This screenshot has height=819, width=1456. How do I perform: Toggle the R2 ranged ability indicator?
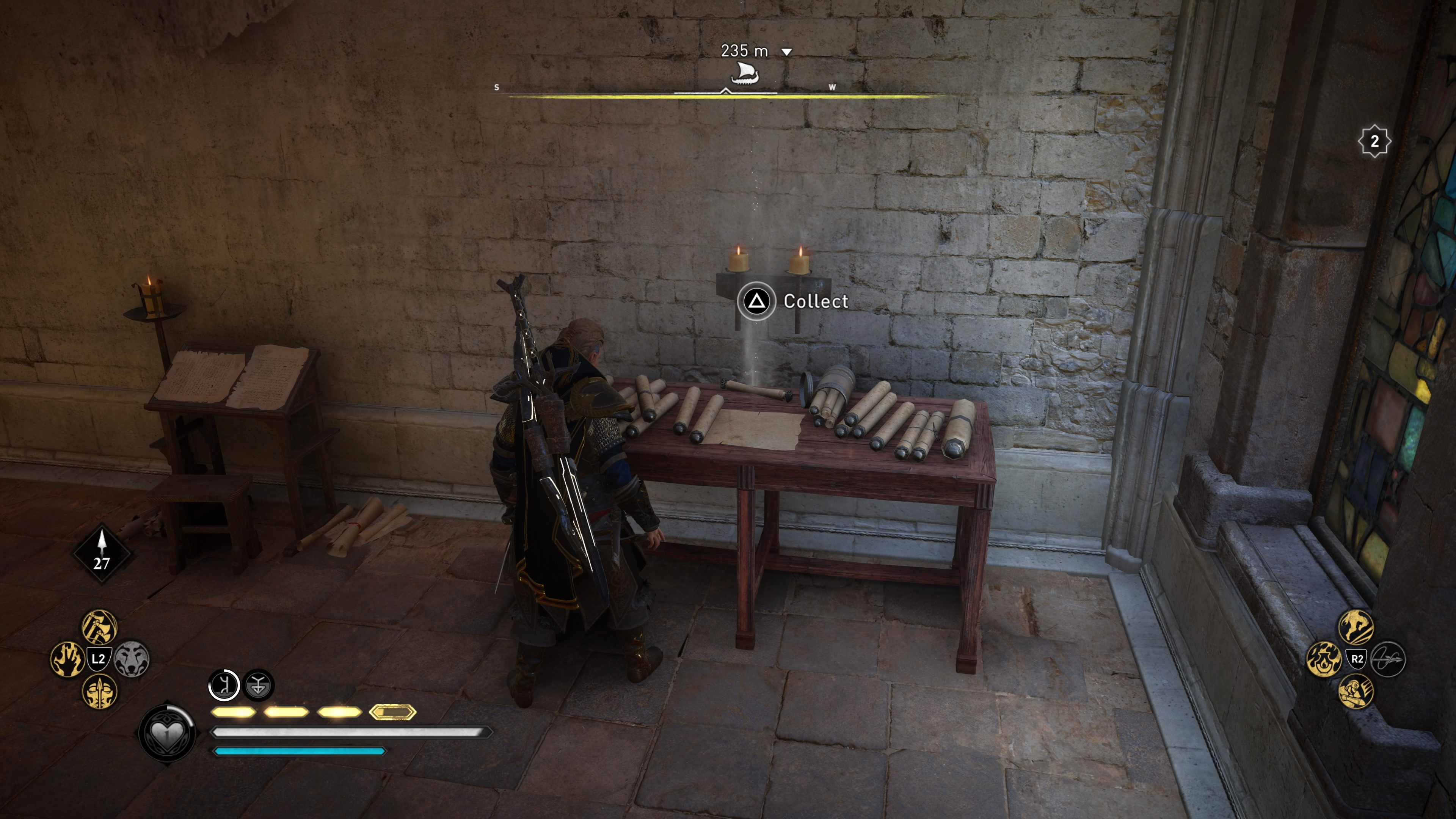pos(1356,659)
